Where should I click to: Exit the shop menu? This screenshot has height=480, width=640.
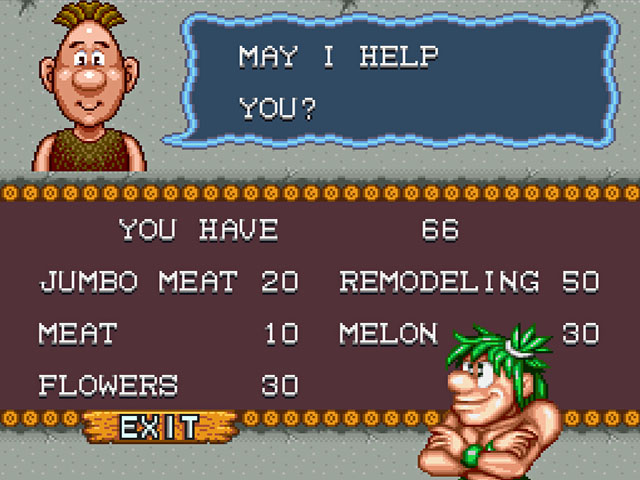coord(158,428)
